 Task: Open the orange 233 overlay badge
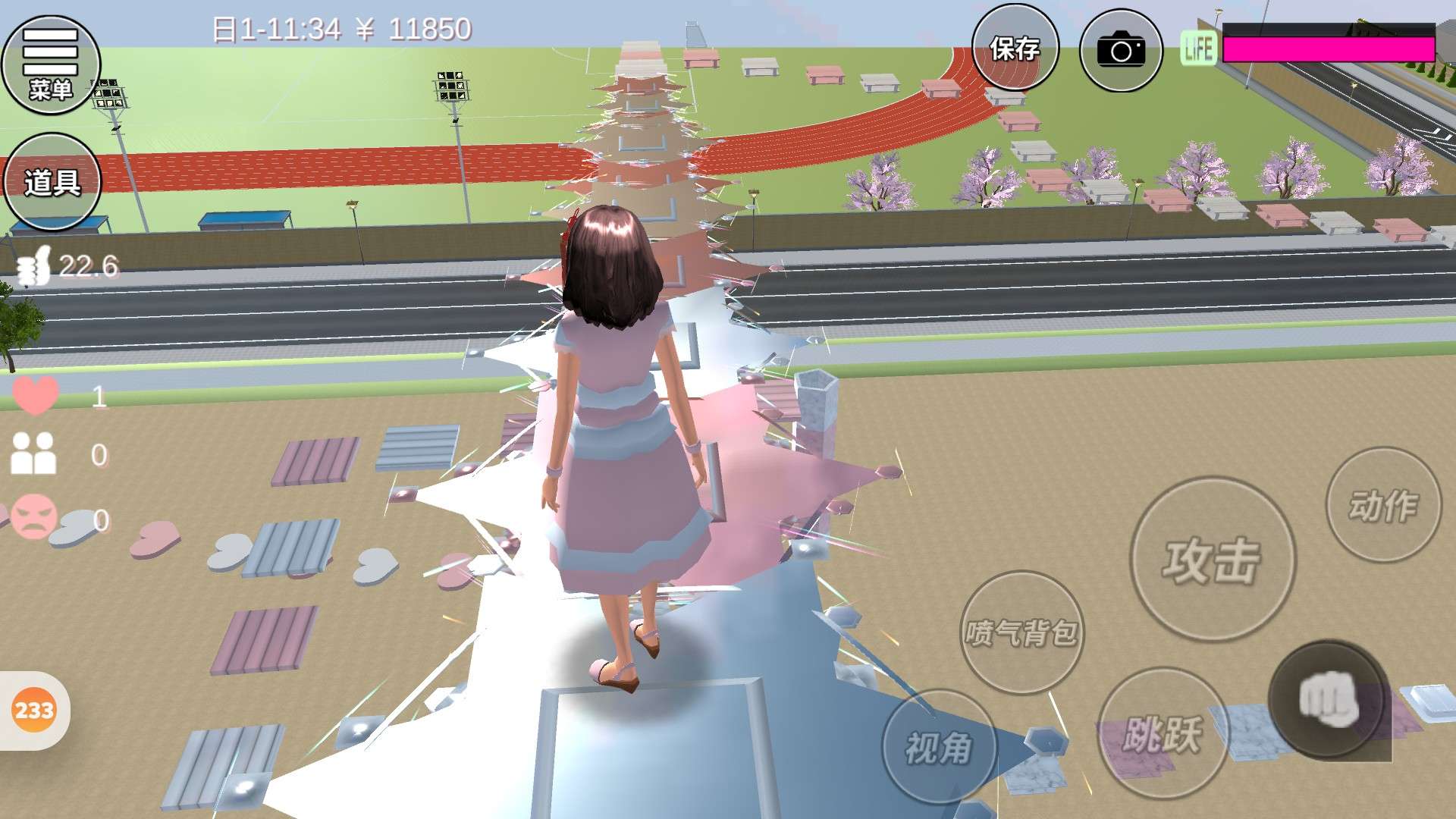pyautogui.click(x=34, y=711)
